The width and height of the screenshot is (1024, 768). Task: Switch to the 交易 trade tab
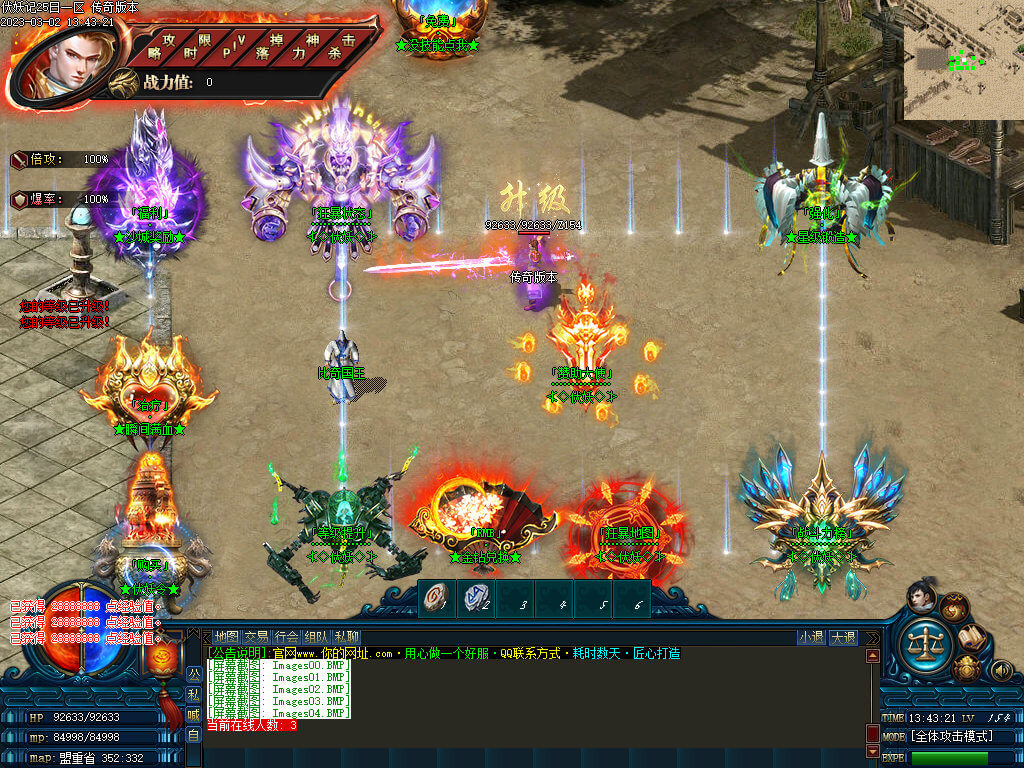click(x=257, y=636)
